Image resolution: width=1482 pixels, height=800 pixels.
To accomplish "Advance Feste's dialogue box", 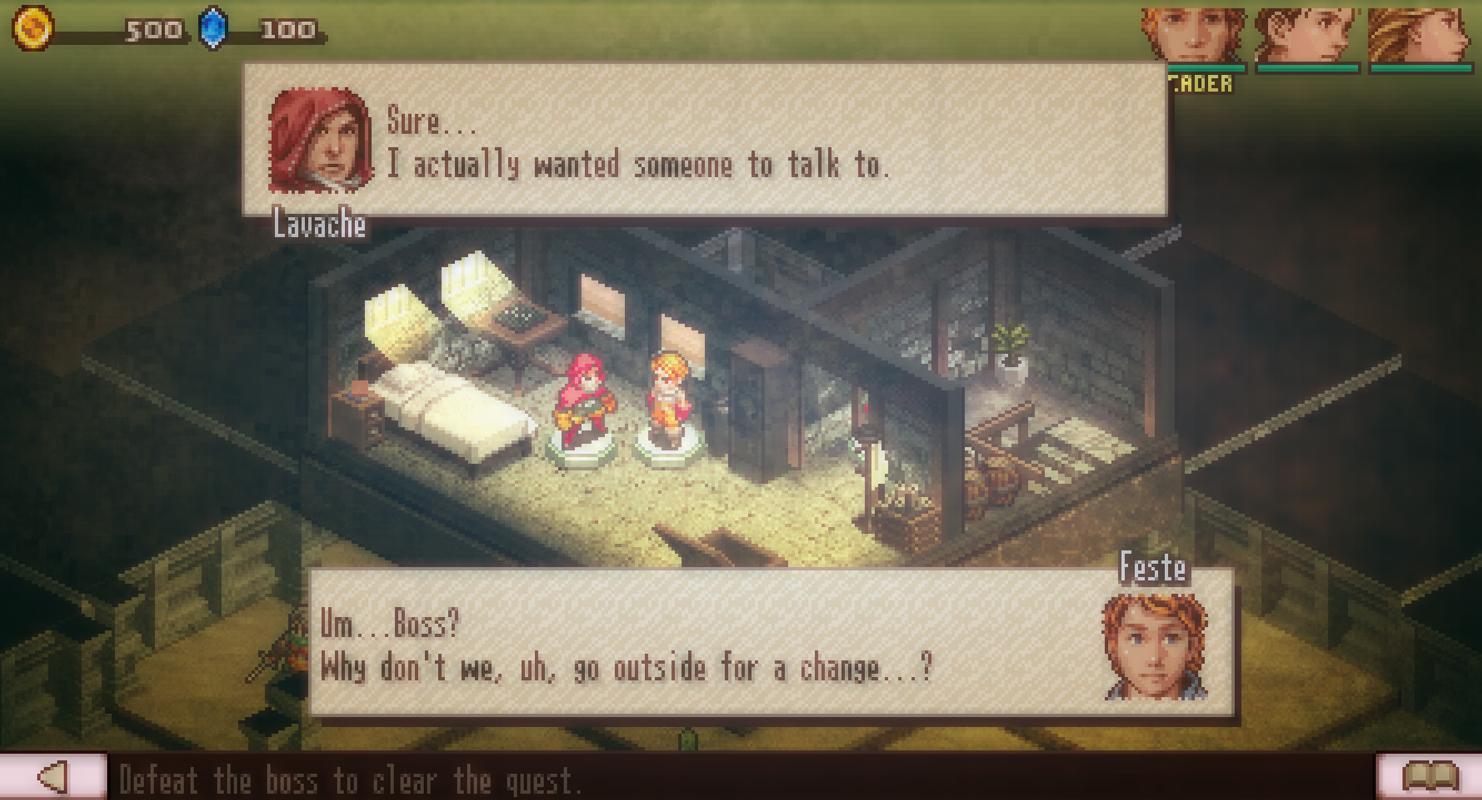I will 770,643.
